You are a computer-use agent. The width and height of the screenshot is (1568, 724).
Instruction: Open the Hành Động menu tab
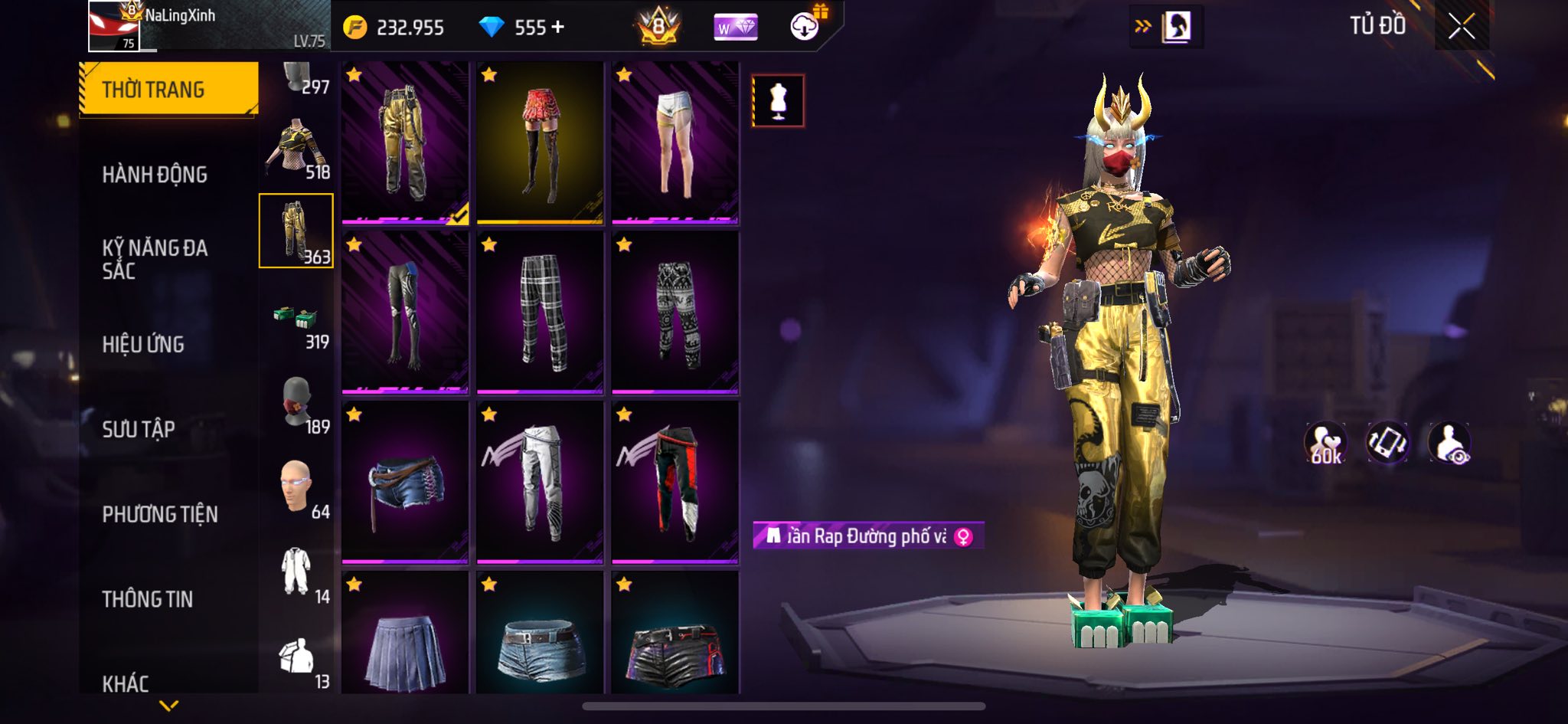point(155,175)
